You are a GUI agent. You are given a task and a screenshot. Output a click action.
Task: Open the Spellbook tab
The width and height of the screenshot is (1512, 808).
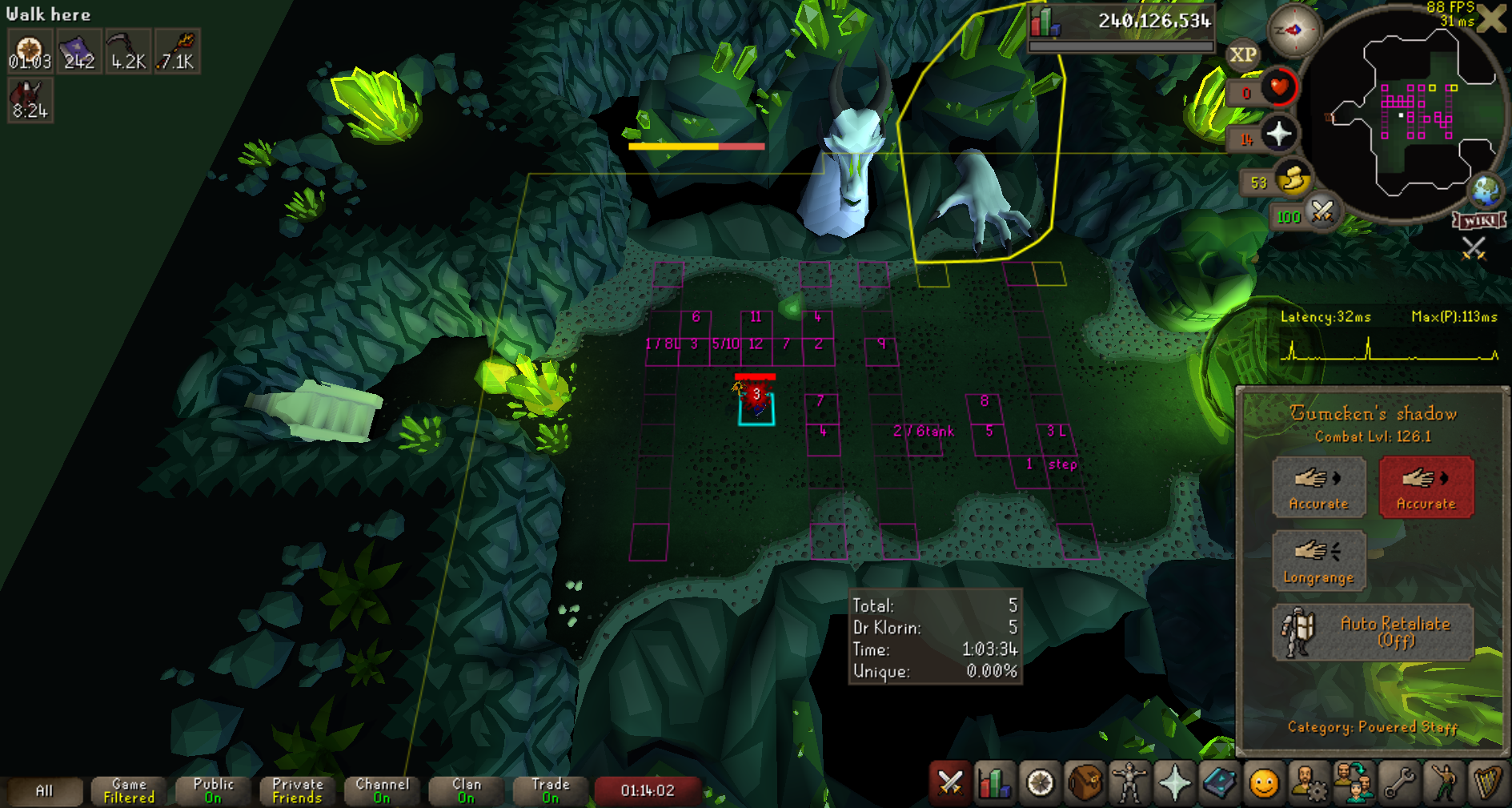coord(1219,782)
